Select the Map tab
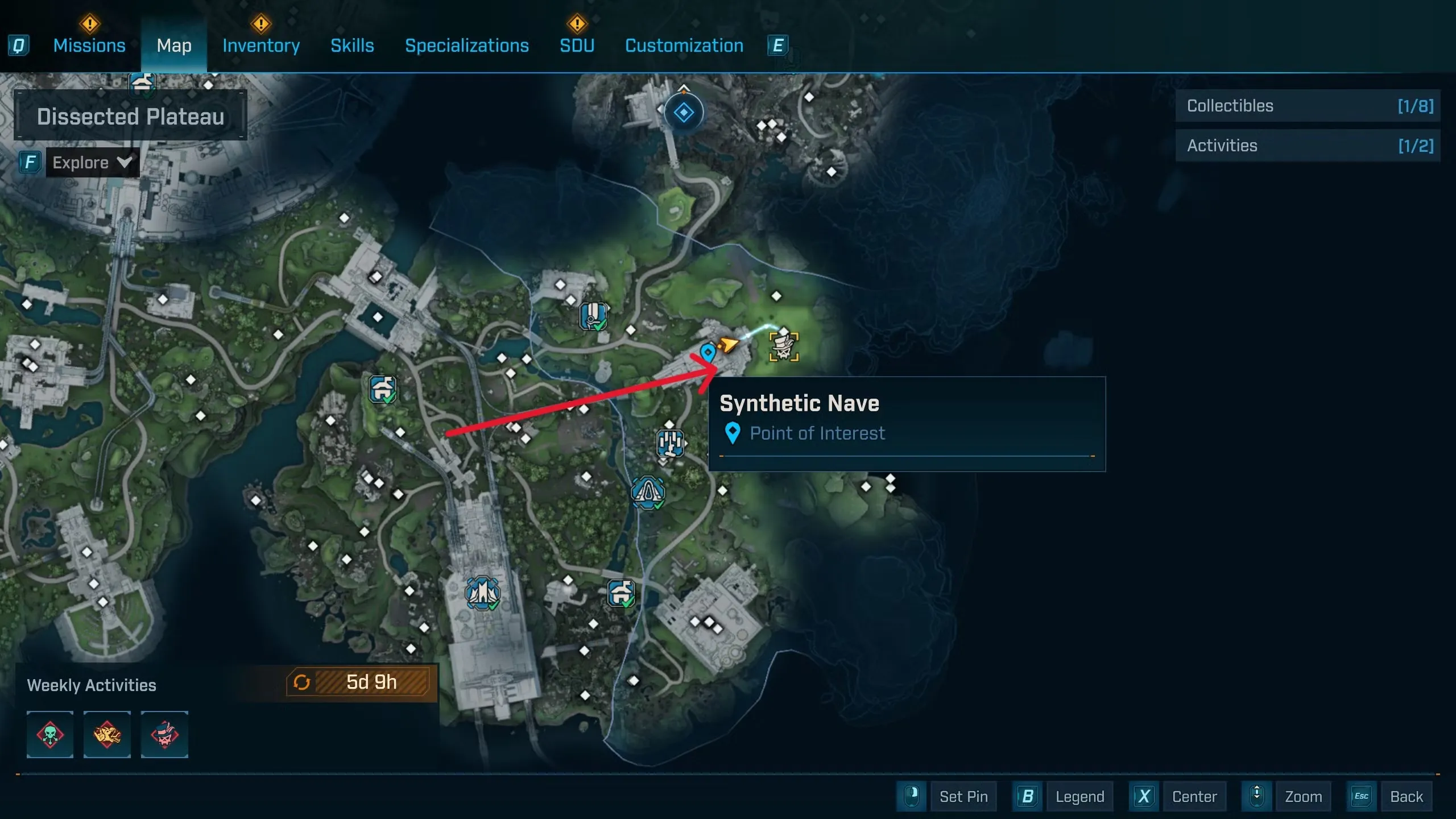Image resolution: width=1456 pixels, height=819 pixels. (x=174, y=45)
